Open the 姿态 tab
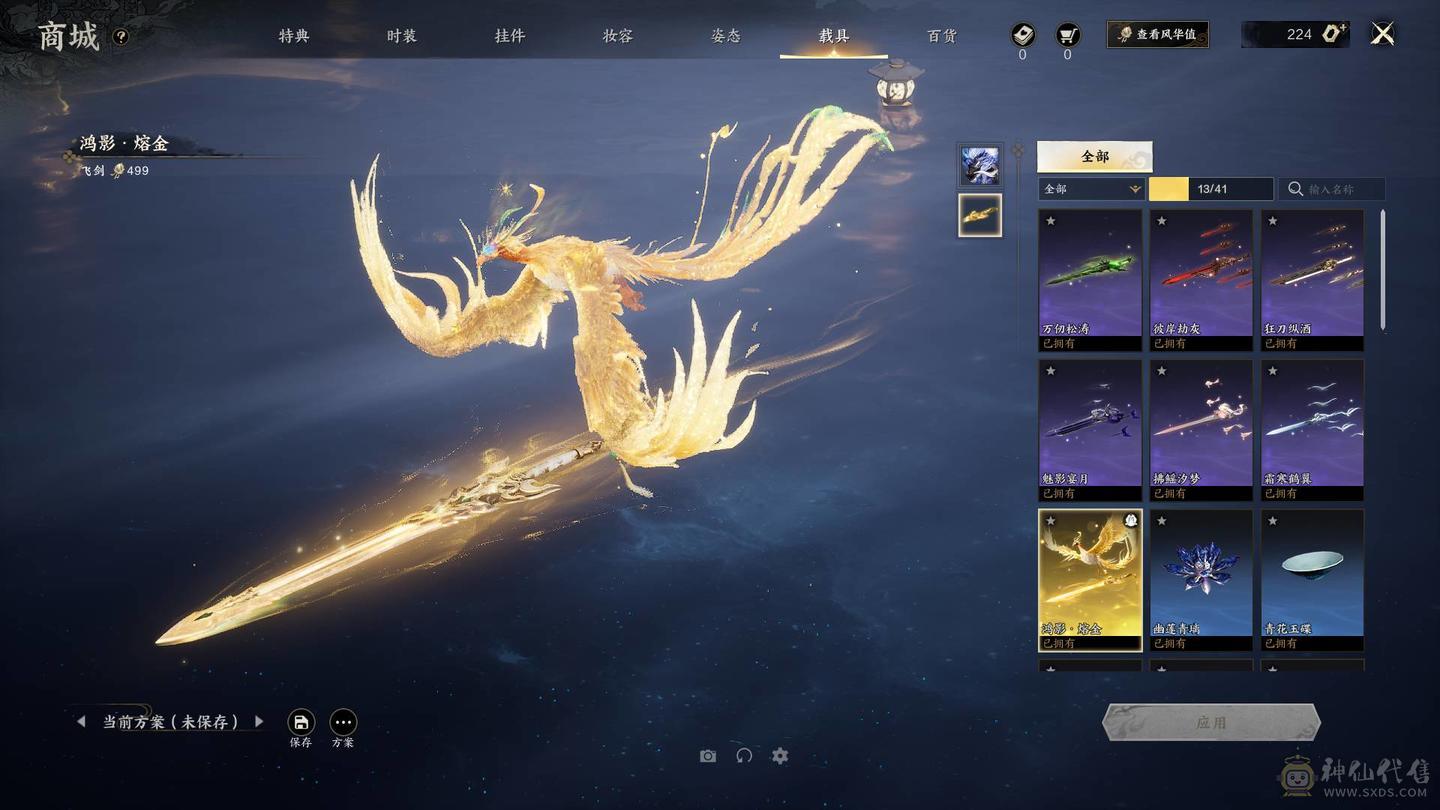The height and width of the screenshot is (810, 1440). tap(726, 36)
